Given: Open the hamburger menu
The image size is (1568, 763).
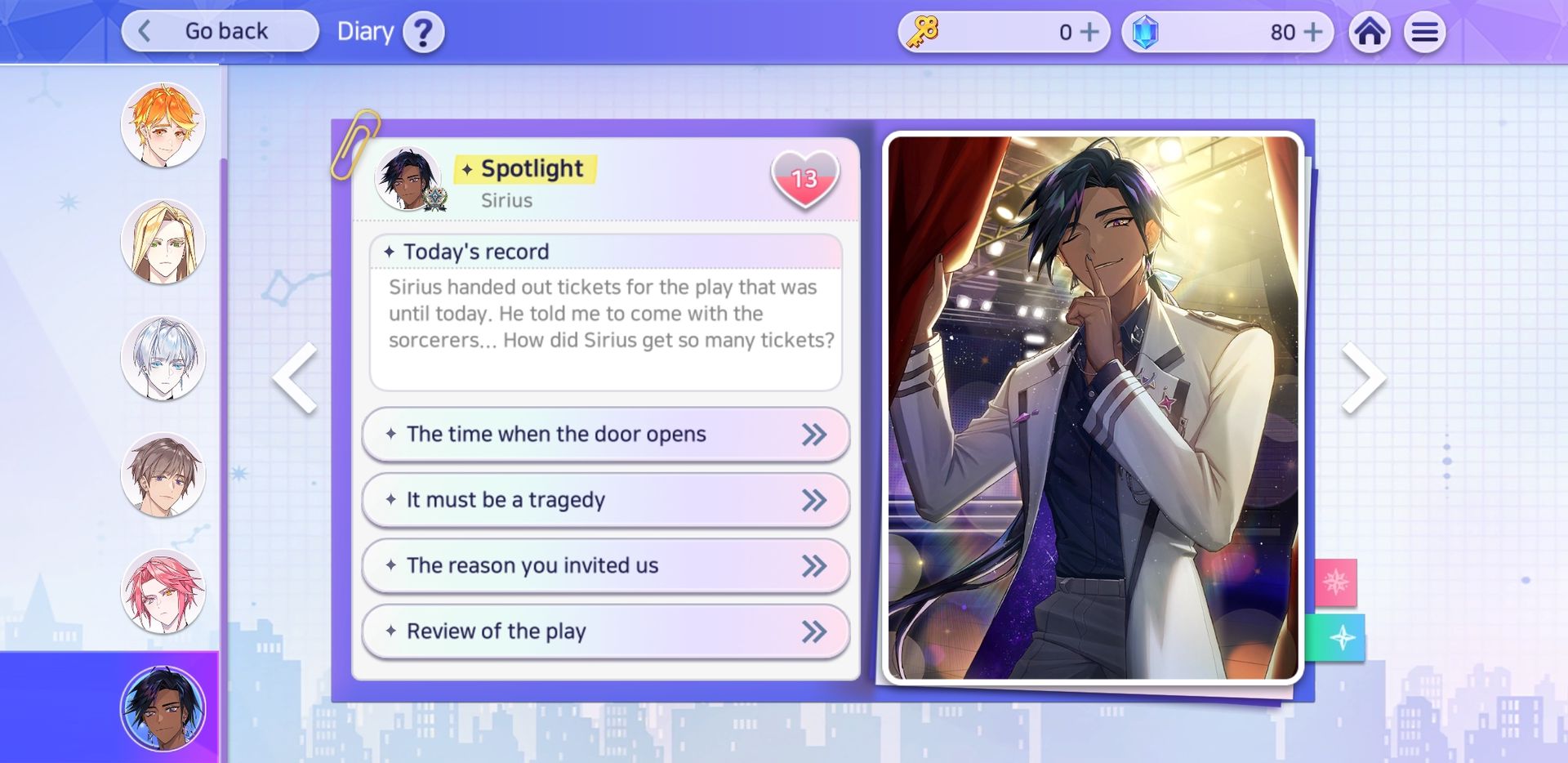Looking at the screenshot, I should pos(1424,33).
